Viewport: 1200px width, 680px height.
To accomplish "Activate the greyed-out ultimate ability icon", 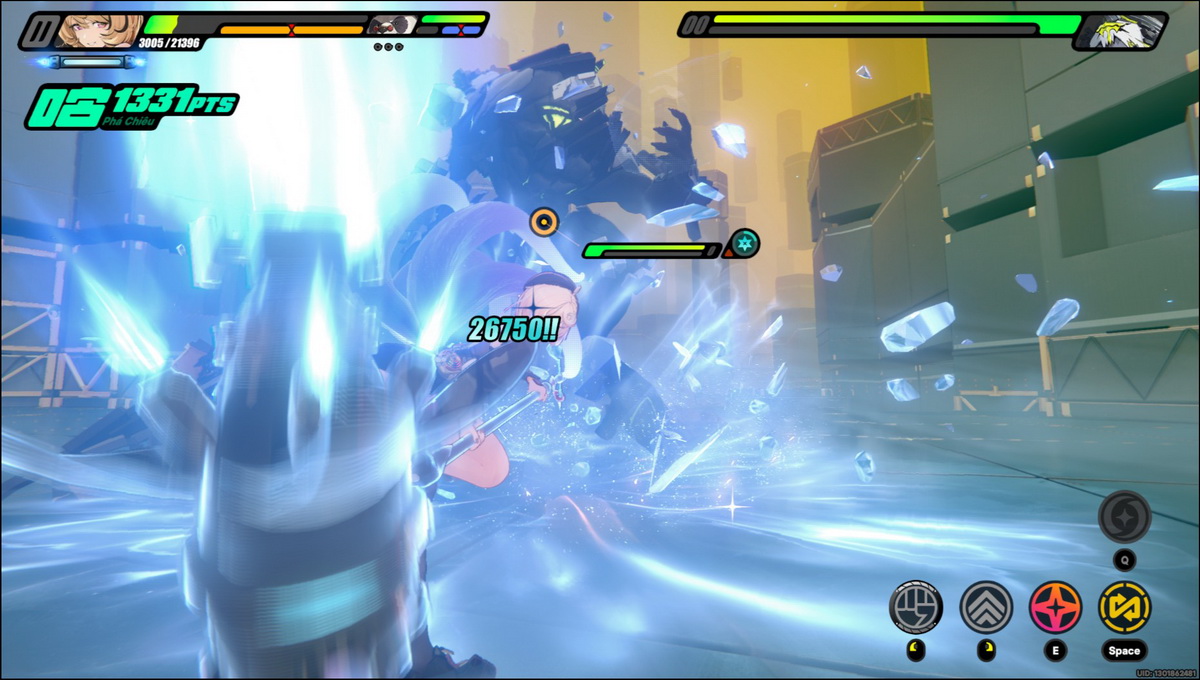I will pyautogui.click(x=1124, y=518).
